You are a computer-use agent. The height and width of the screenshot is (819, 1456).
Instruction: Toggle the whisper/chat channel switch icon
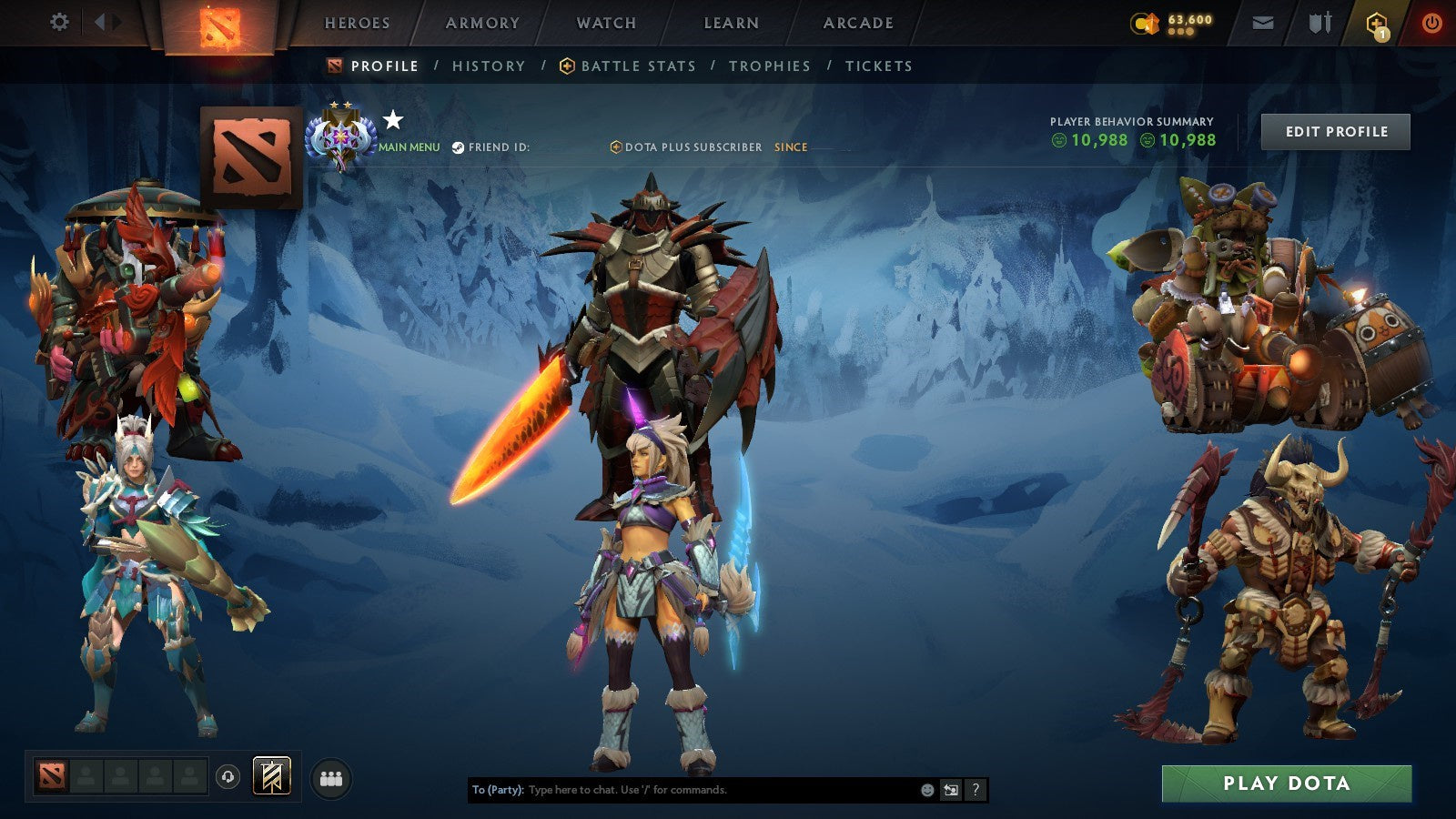click(x=950, y=790)
